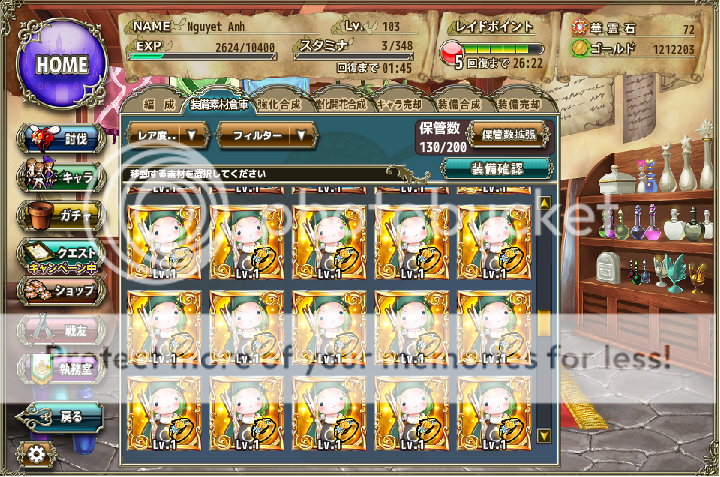Image resolution: width=720 pixels, height=477 pixels.
Task: Open the ショップ shop menu
Action: tap(60, 291)
